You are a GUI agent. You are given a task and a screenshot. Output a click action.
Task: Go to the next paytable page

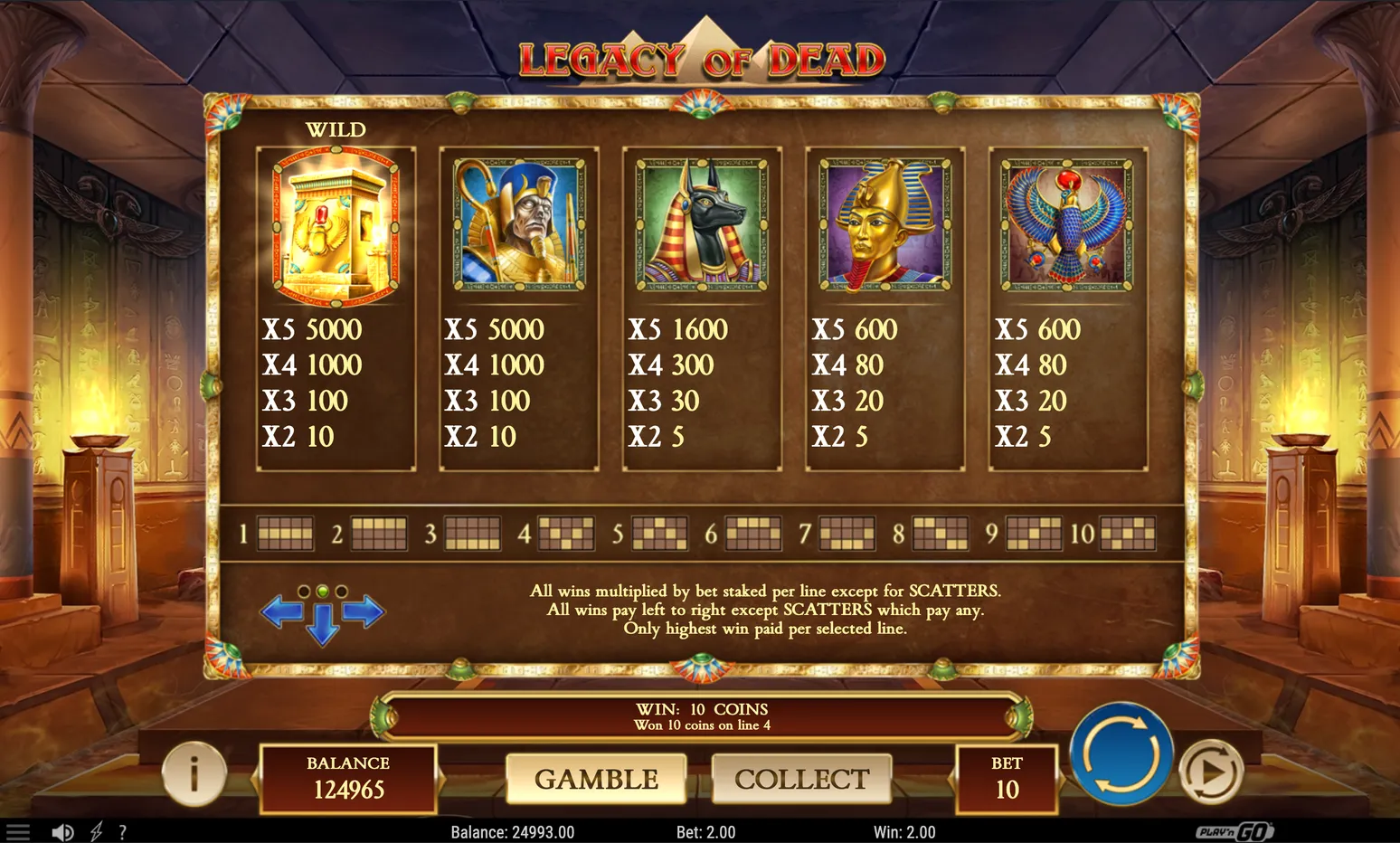(x=364, y=612)
